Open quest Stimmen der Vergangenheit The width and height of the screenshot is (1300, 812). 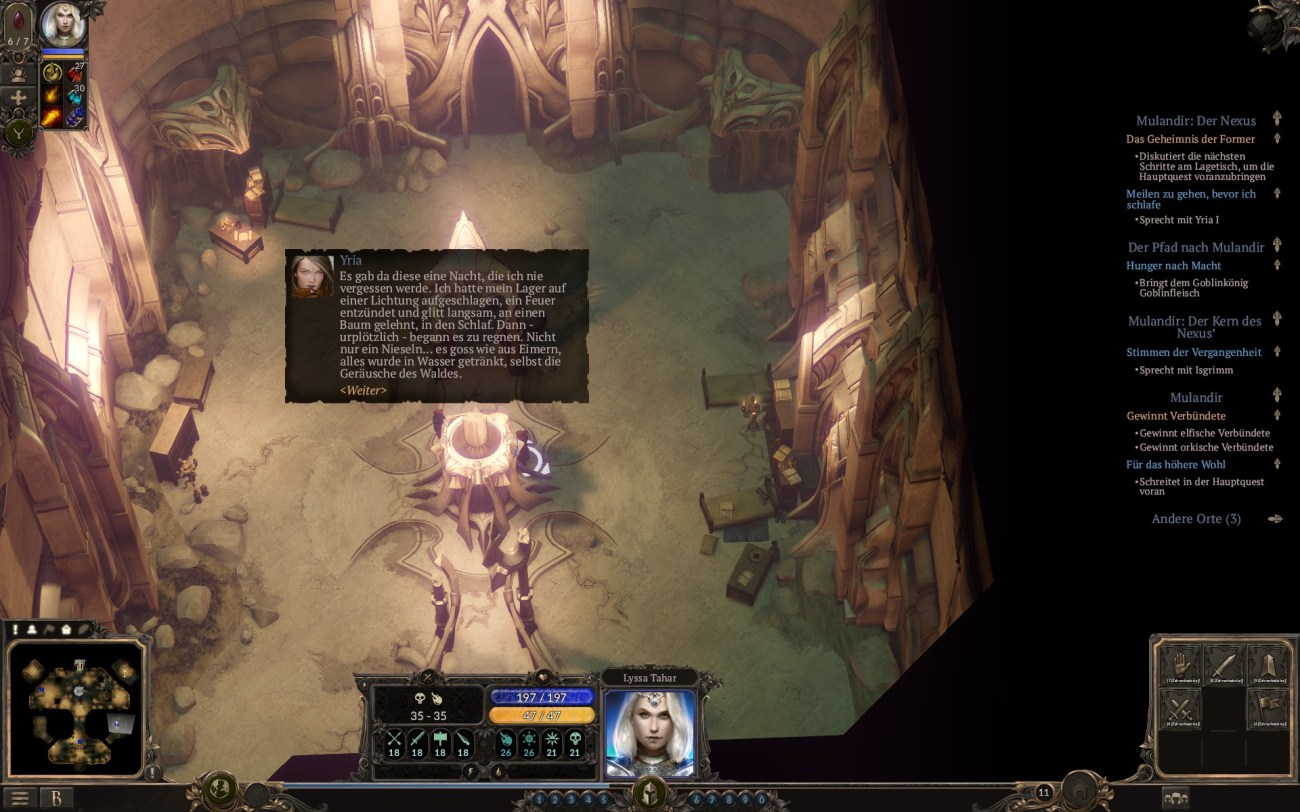click(1193, 352)
